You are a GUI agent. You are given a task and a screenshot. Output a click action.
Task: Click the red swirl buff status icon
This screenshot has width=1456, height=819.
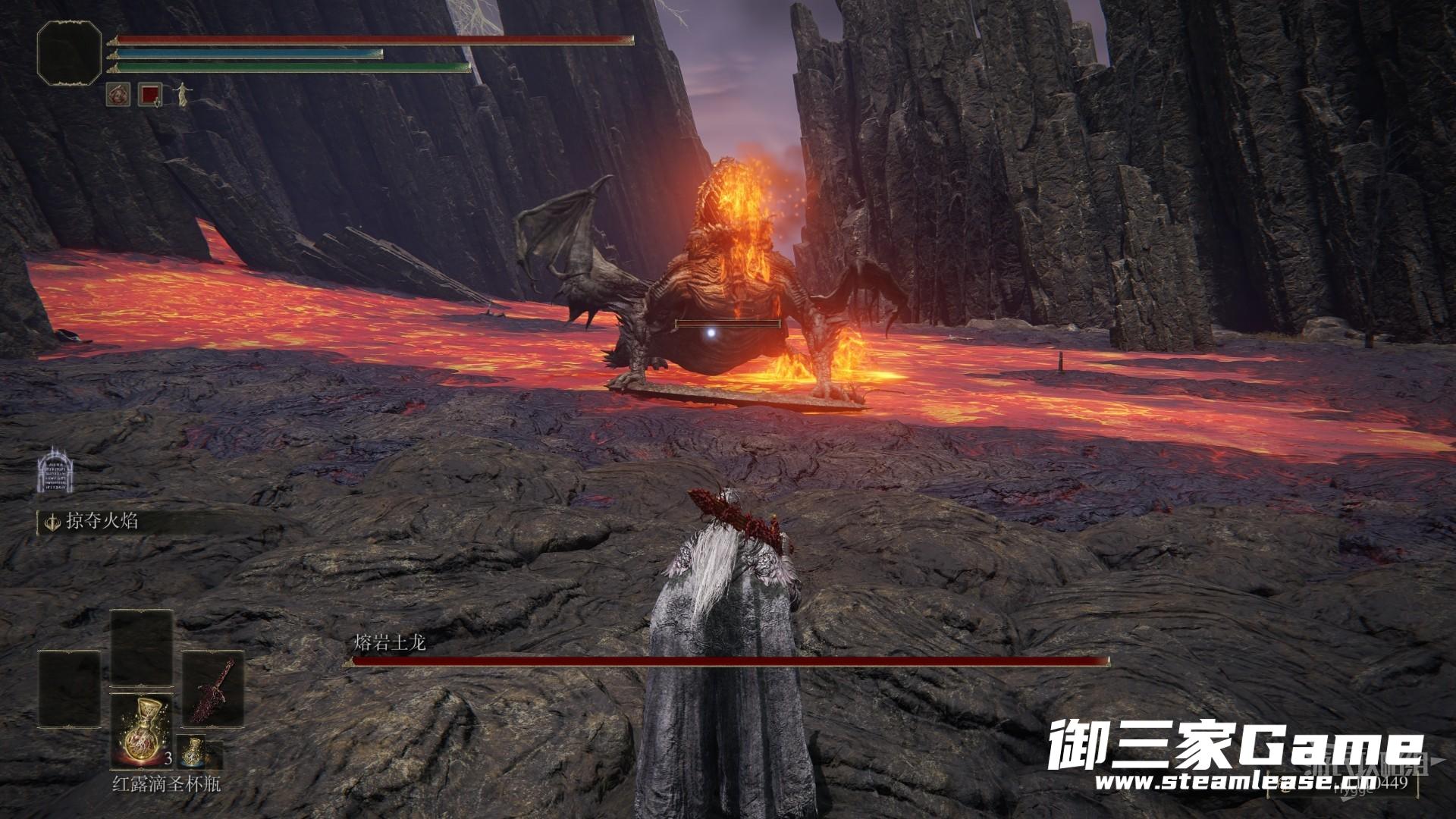(x=118, y=94)
